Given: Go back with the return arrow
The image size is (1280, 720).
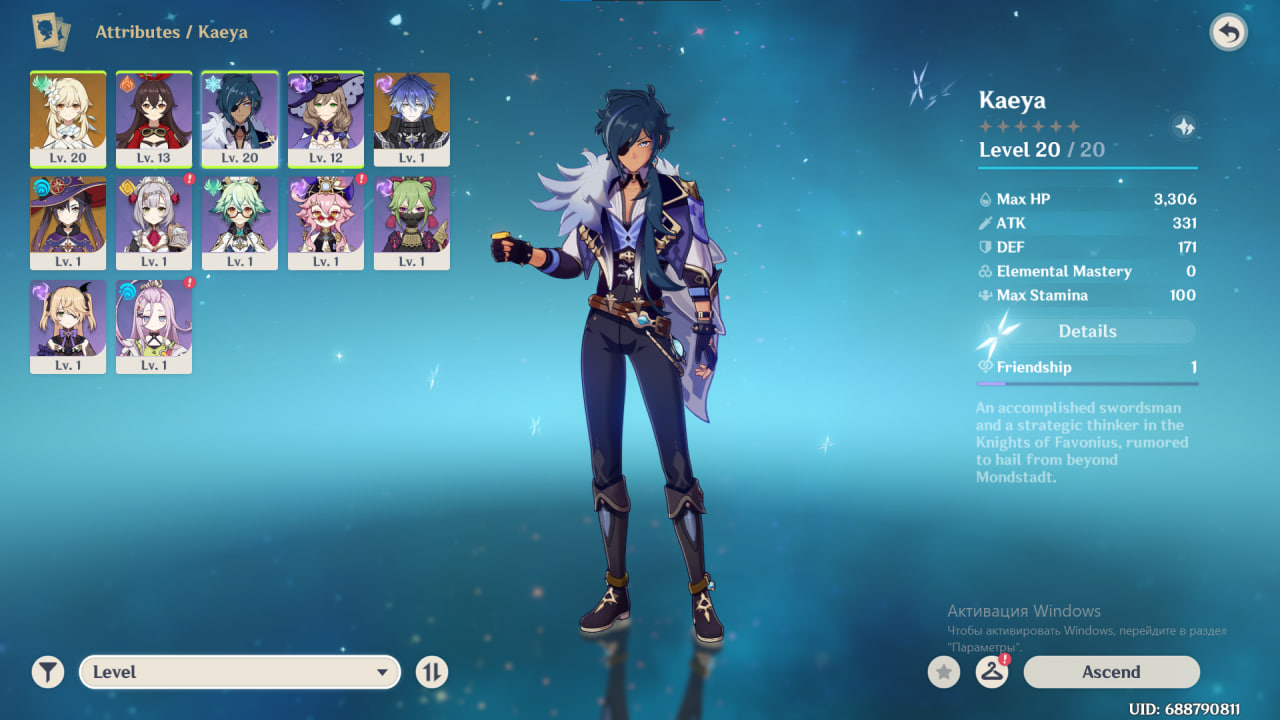Looking at the screenshot, I should click(1228, 33).
